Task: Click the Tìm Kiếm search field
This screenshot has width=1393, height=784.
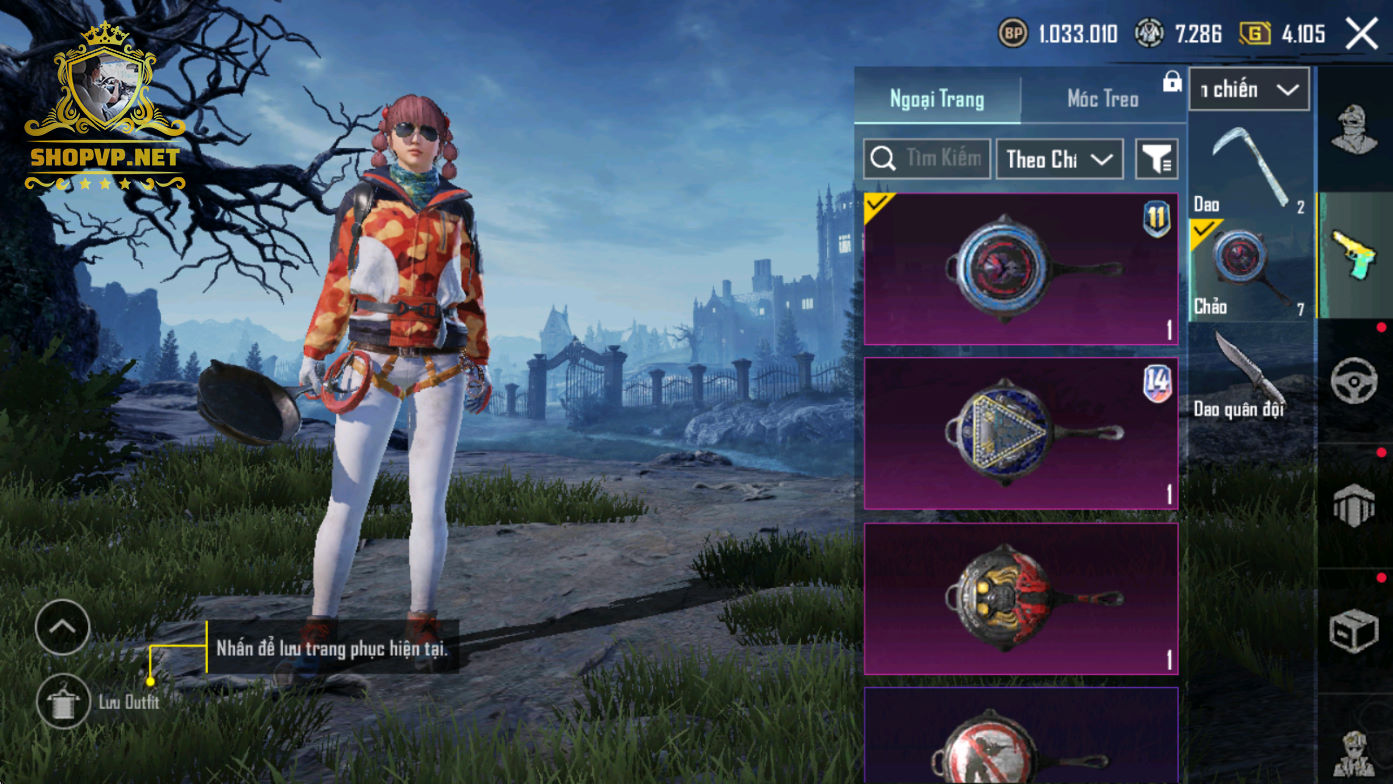Action: [x=928, y=159]
